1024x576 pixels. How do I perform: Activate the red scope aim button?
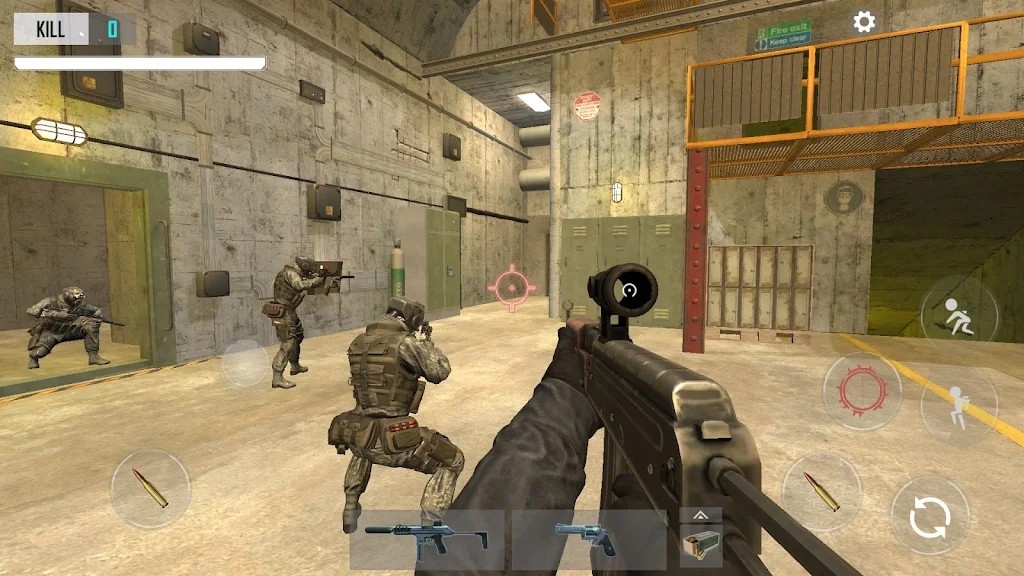[861, 391]
